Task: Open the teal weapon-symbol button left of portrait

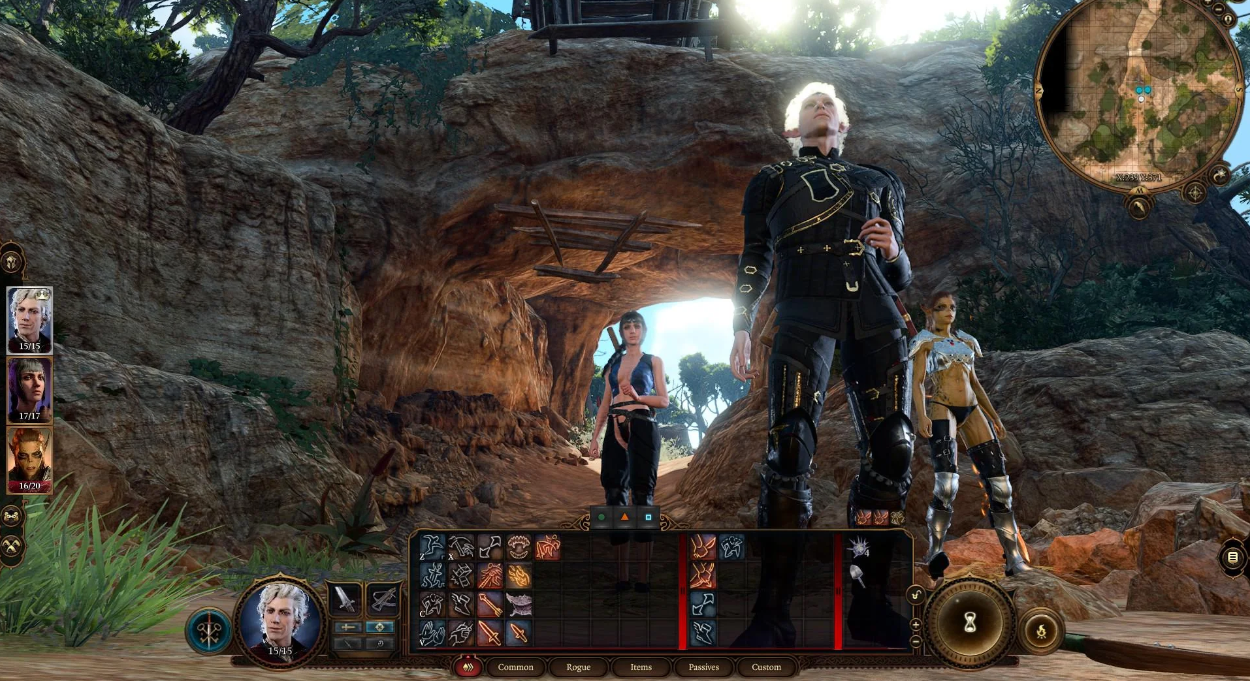Action: [208, 631]
